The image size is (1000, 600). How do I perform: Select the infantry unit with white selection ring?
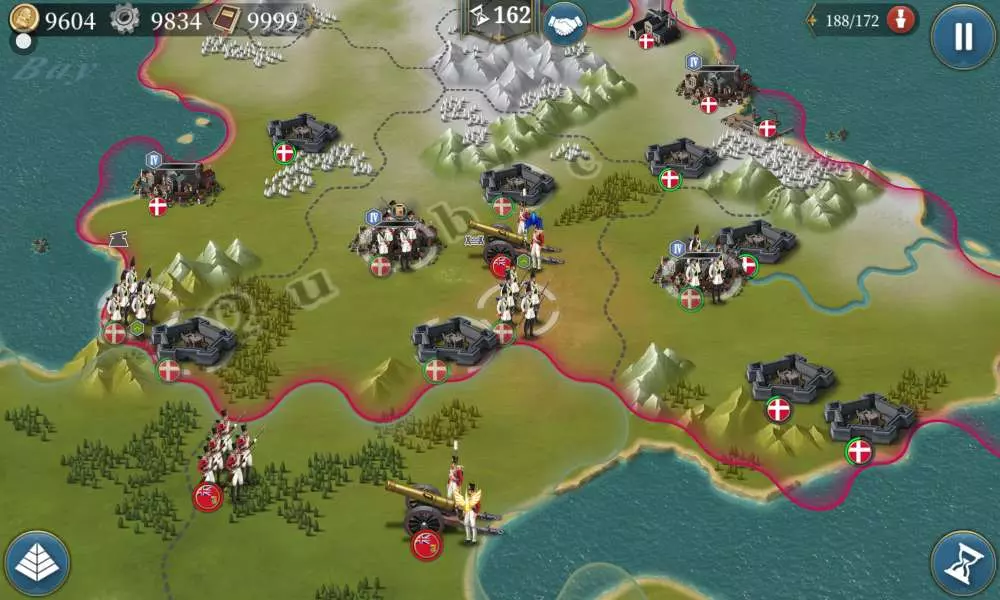point(519,305)
